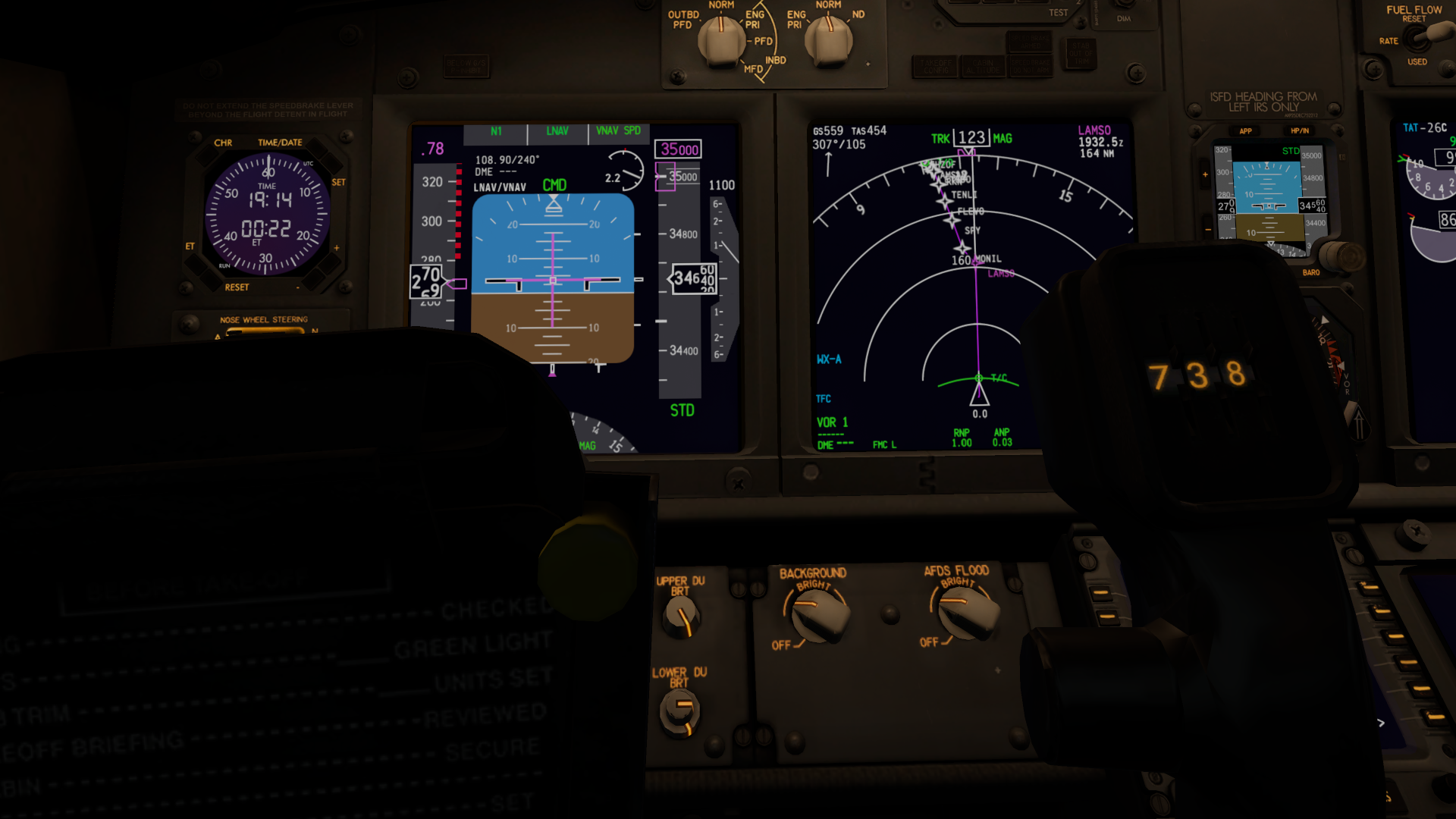The image size is (1456, 819).
Task: Adjust the LOWER DU BRT knob
Action: coord(679,713)
